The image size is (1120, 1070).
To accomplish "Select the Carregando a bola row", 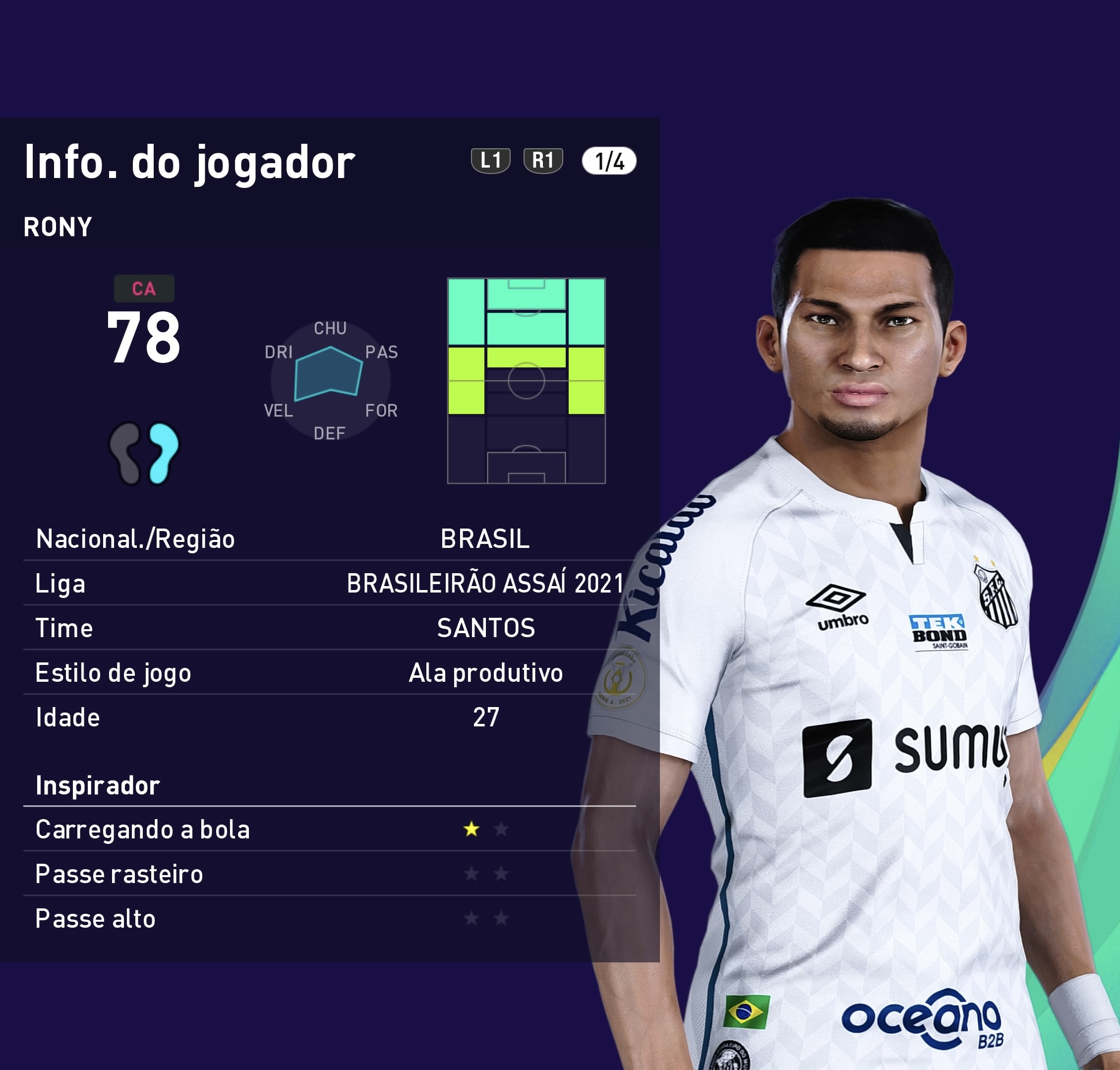I will click(x=329, y=830).
